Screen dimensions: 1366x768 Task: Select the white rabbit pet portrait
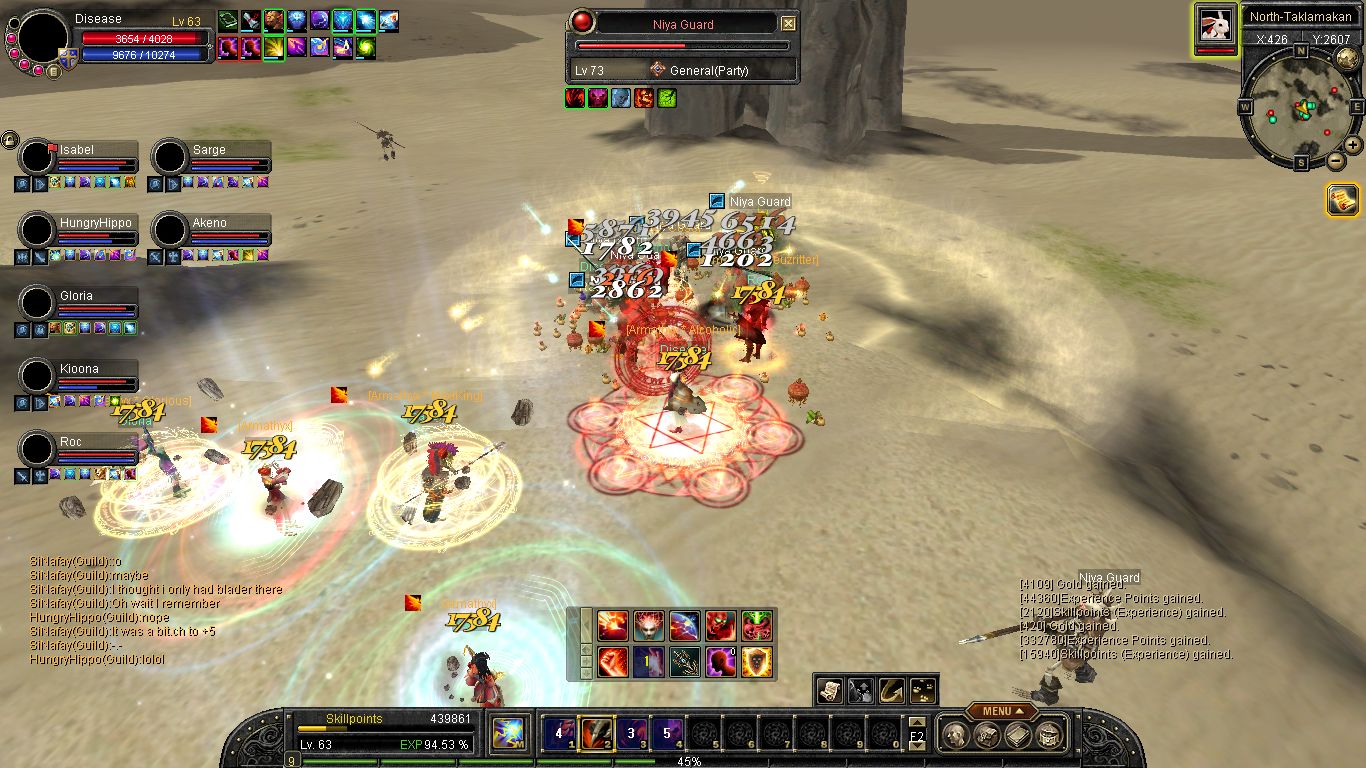coord(1215,24)
